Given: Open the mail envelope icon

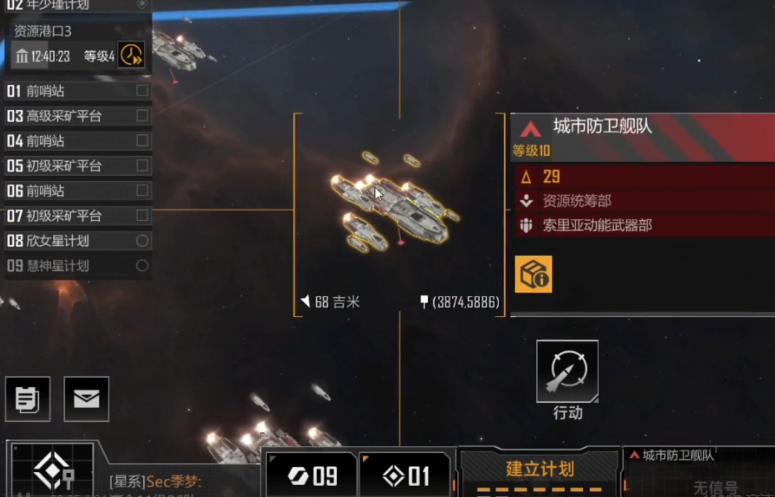Looking at the screenshot, I should (x=86, y=399).
